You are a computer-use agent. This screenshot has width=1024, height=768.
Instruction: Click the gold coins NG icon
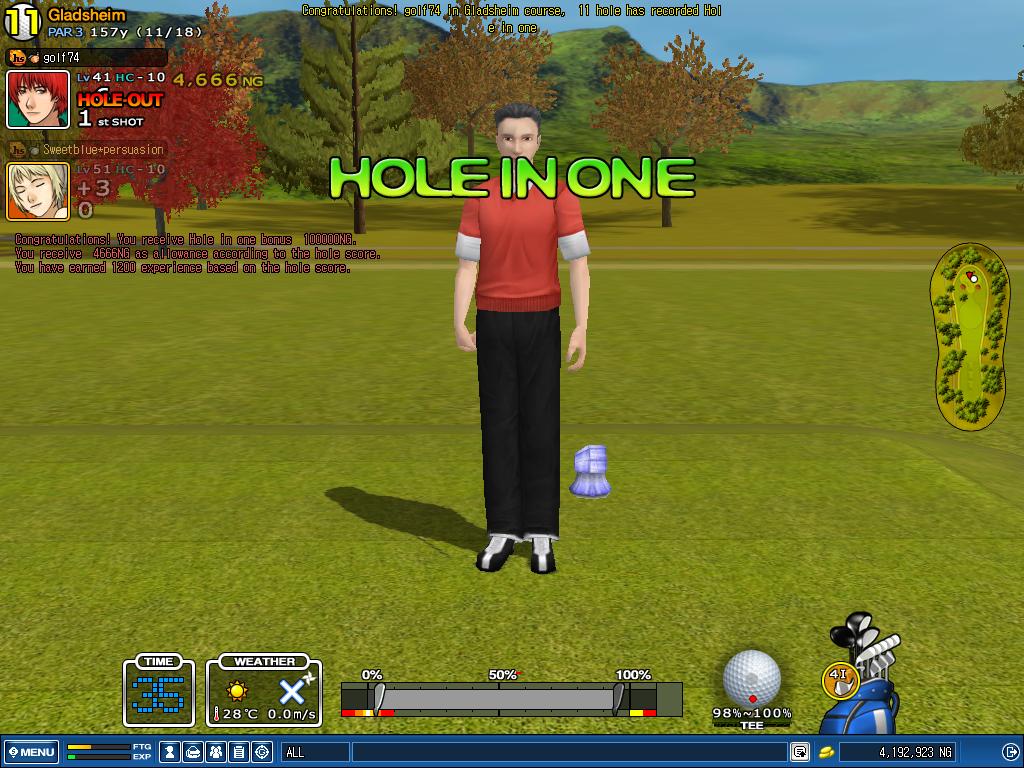(x=827, y=752)
